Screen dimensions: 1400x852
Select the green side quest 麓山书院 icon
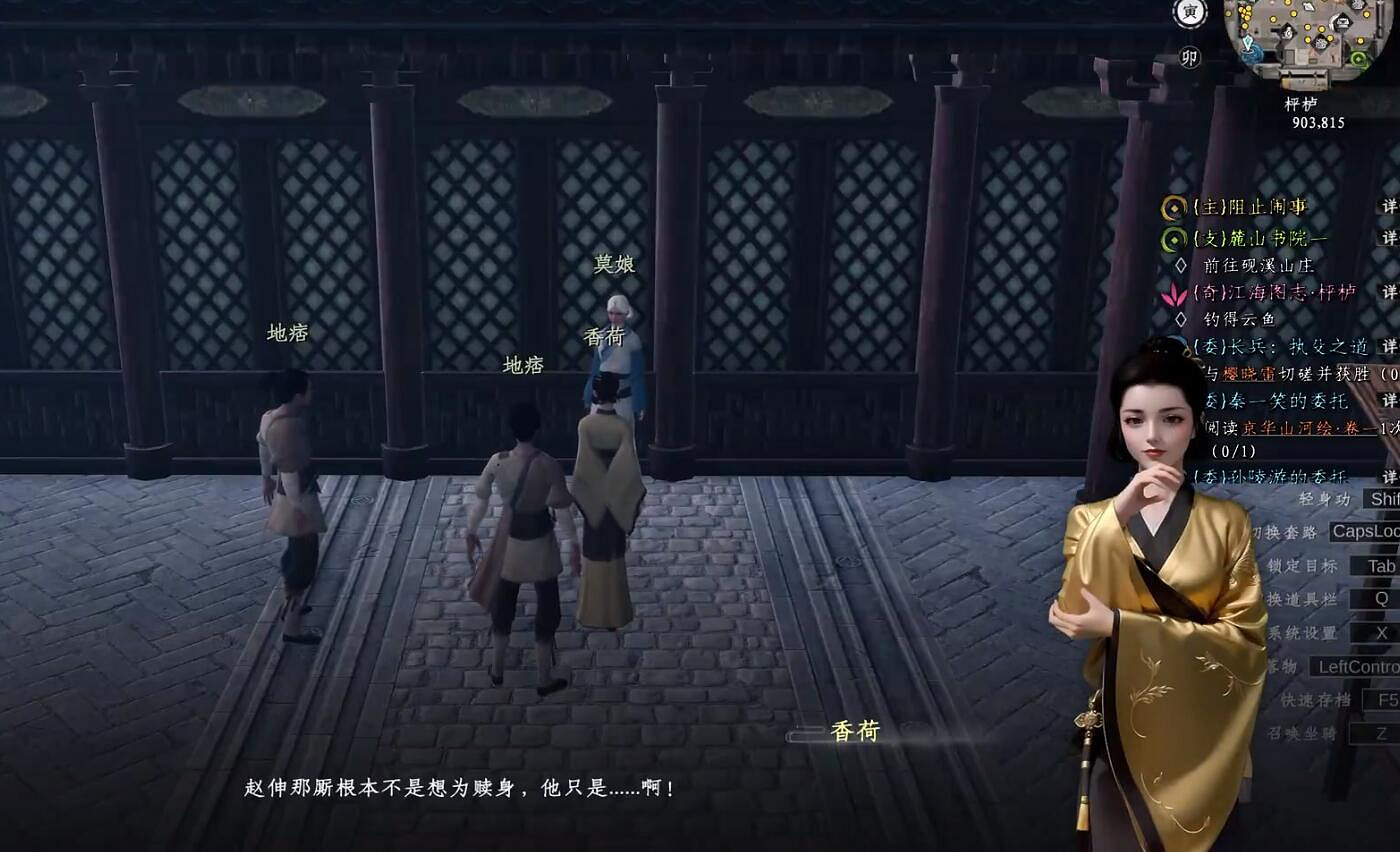(1175, 237)
